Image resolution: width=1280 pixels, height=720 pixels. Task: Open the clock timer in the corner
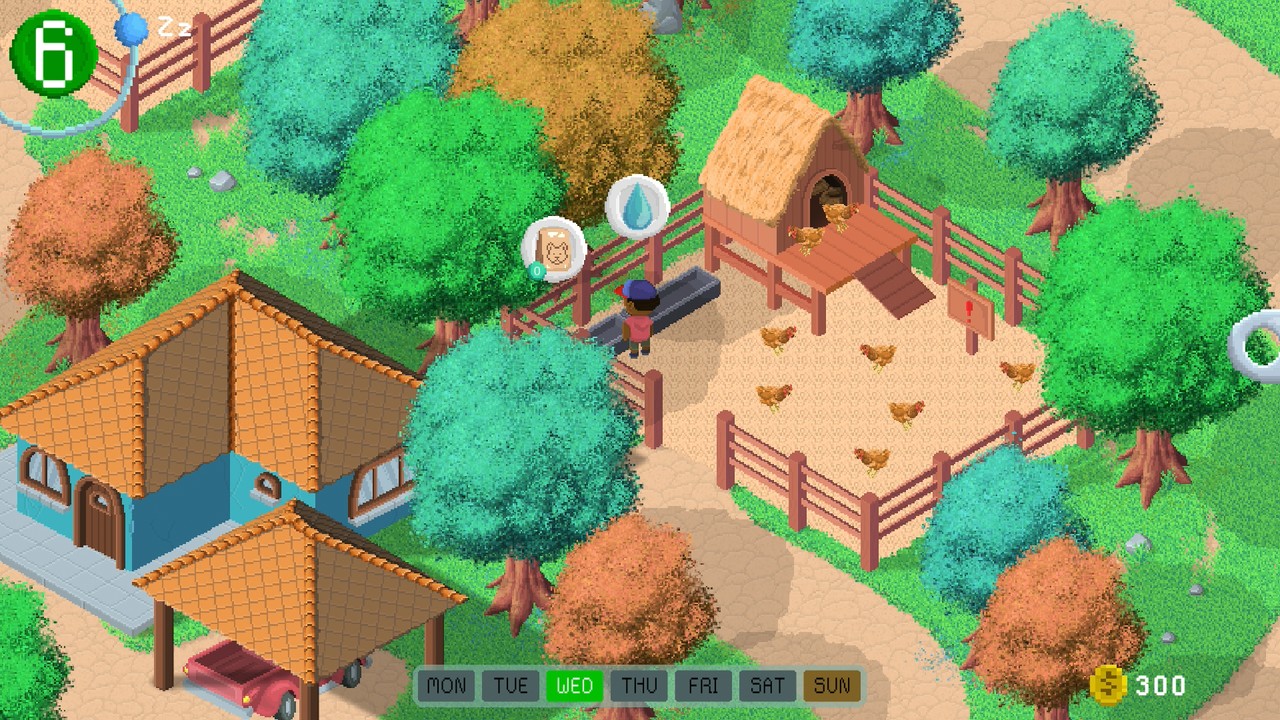(x=52, y=50)
